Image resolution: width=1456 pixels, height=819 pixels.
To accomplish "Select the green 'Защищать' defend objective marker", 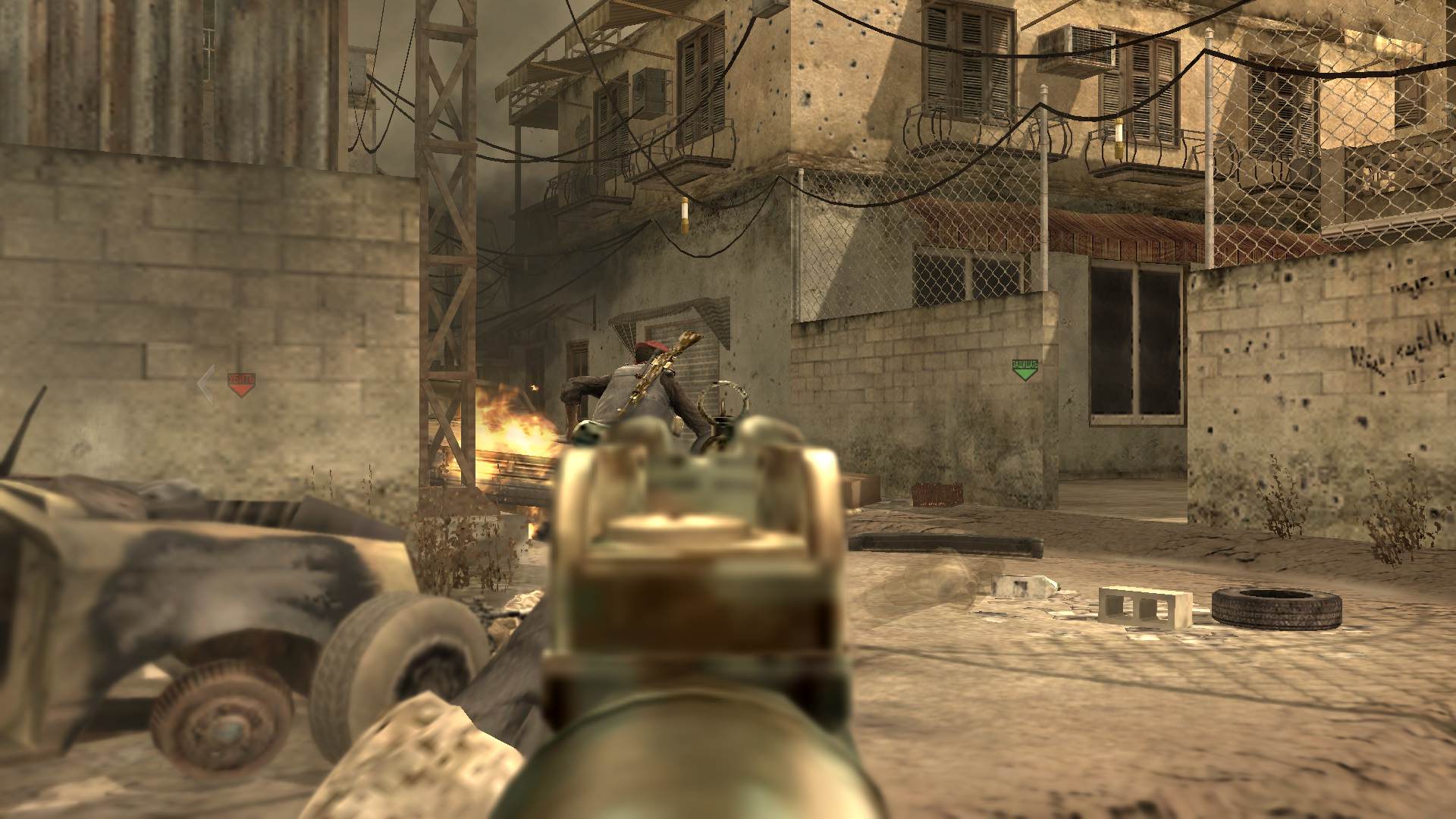I will pos(1025,369).
